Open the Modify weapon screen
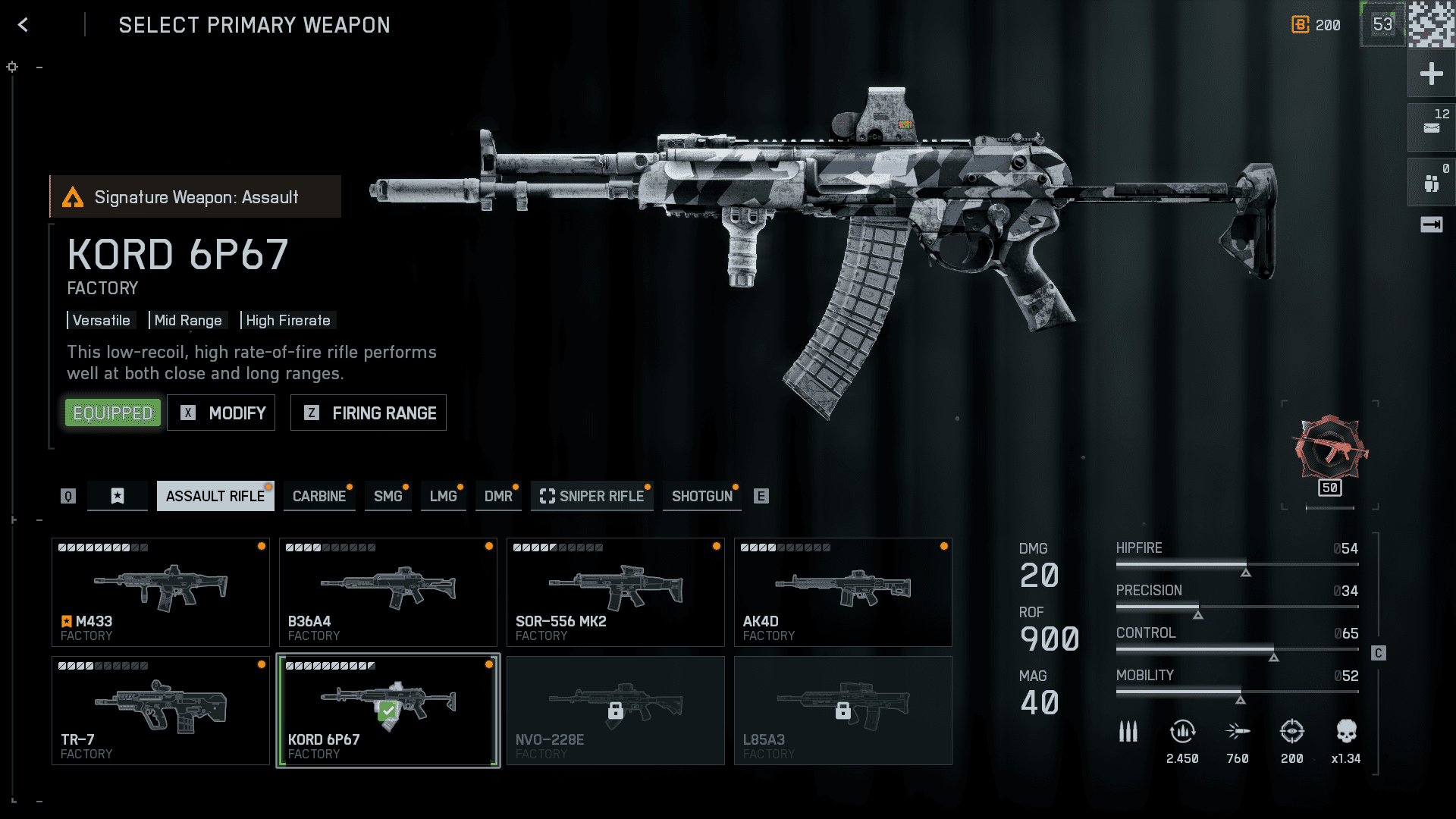Image resolution: width=1456 pixels, height=819 pixels. (x=221, y=413)
